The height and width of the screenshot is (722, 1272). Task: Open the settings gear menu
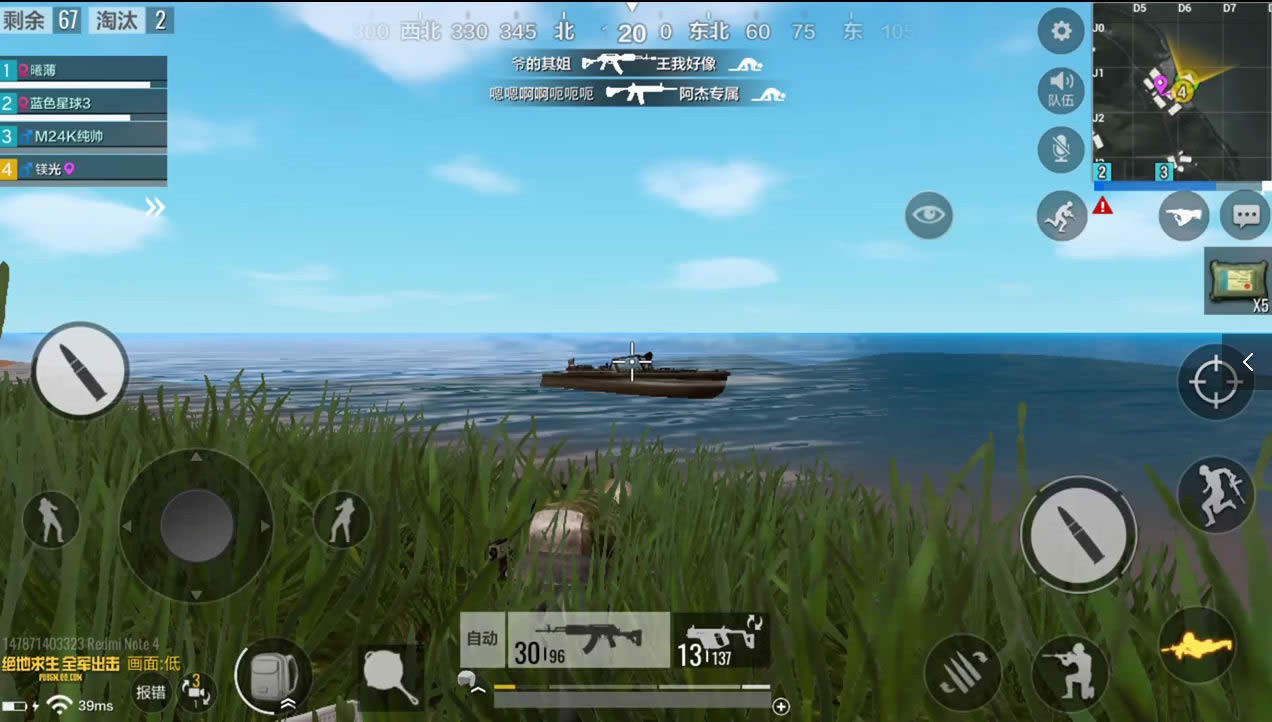[x=1061, y=32]
